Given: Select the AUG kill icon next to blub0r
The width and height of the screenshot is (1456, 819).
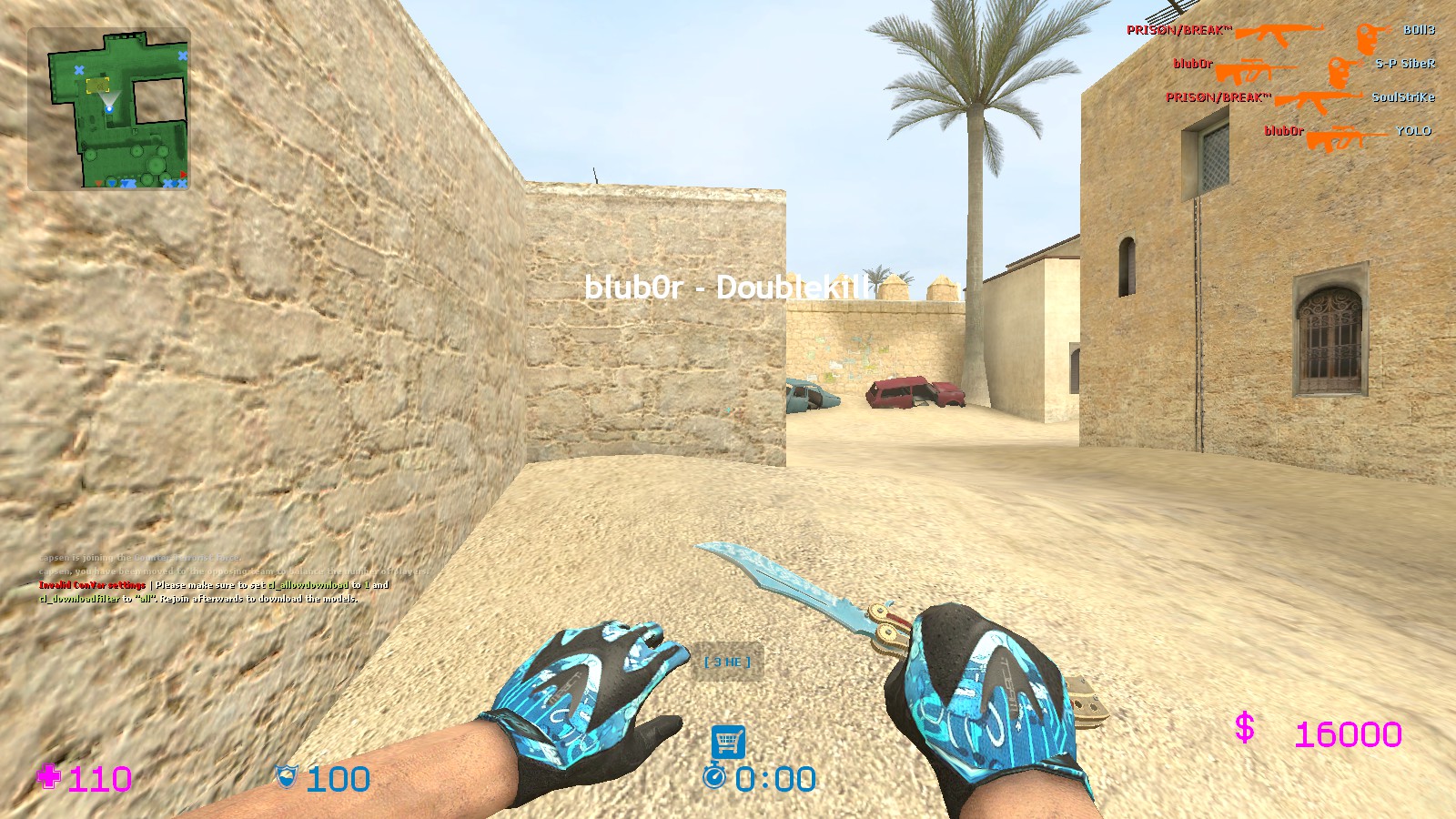Looking at the screenshot, I should click(x=1256, y=66).
